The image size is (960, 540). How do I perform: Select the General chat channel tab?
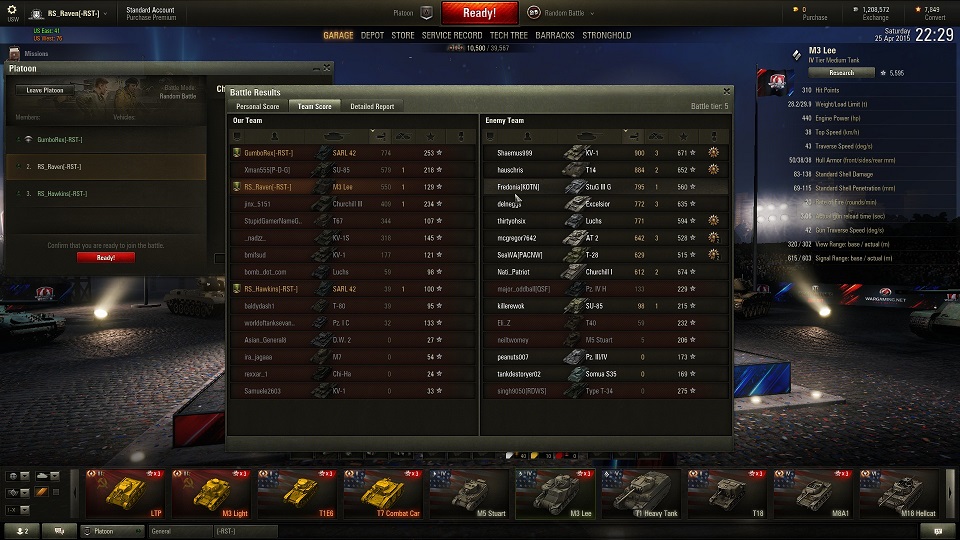point(180,531)
